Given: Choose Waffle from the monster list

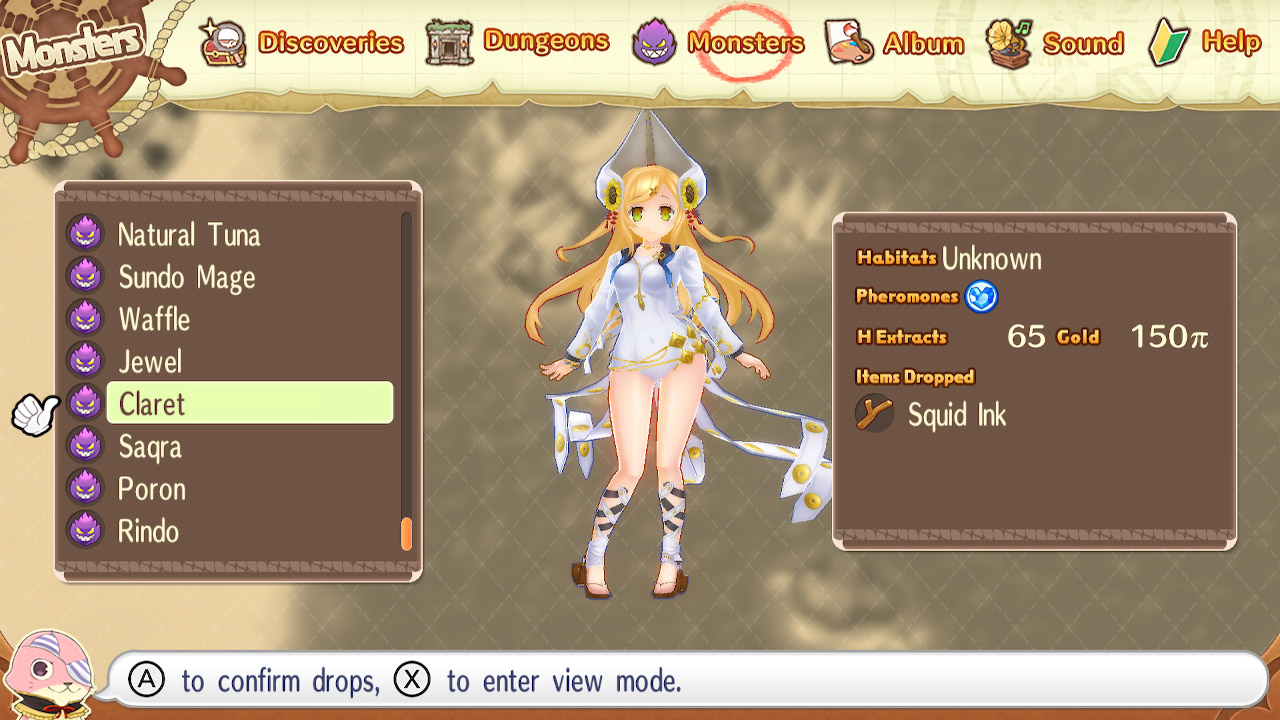Looking at the screenshot, I should click(155, 319).
